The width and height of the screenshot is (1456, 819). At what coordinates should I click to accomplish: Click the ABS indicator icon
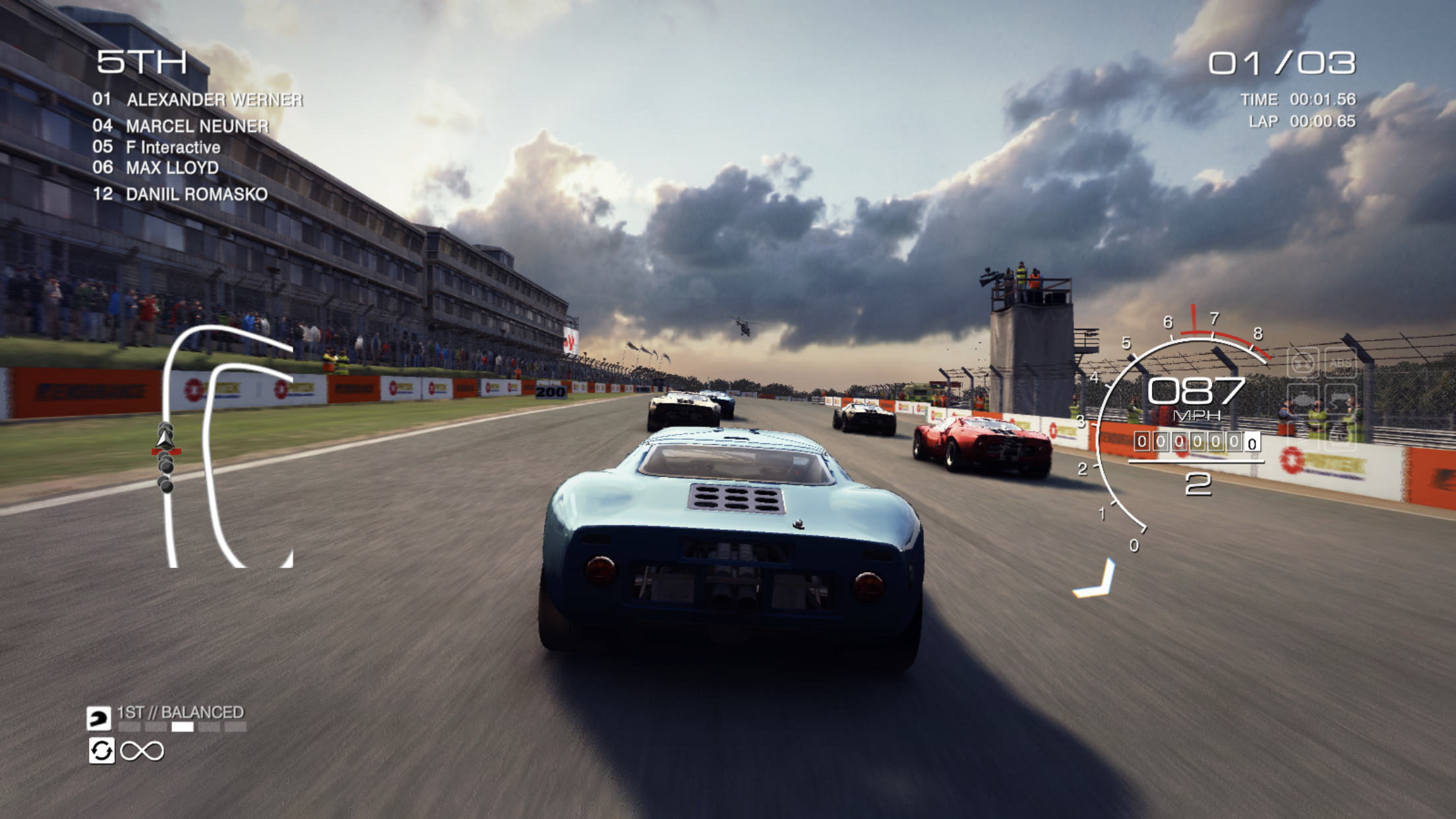coord(1340,363)
